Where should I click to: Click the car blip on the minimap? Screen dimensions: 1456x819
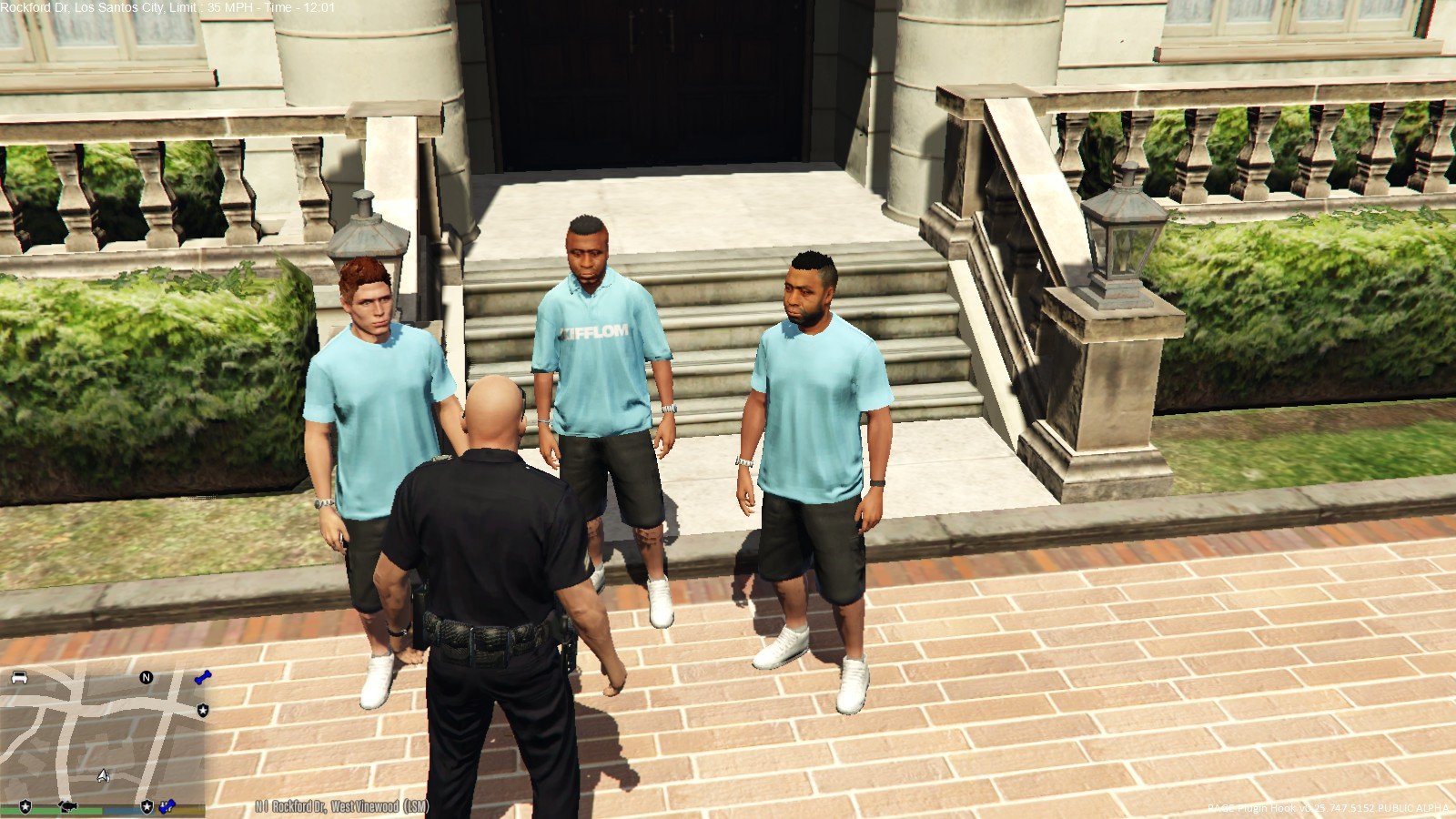(20, 678)
